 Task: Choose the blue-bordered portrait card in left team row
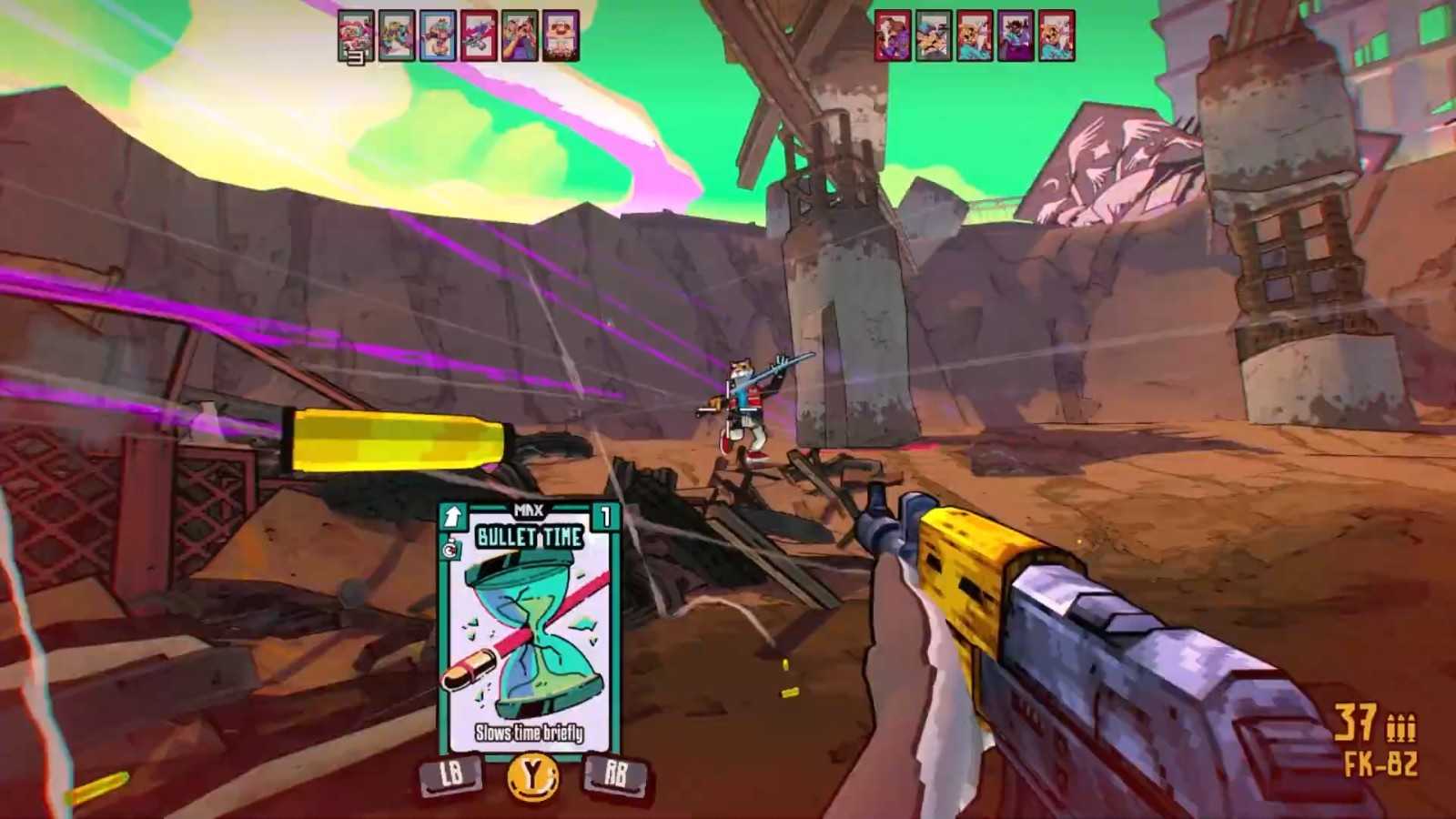coord(438,36)
